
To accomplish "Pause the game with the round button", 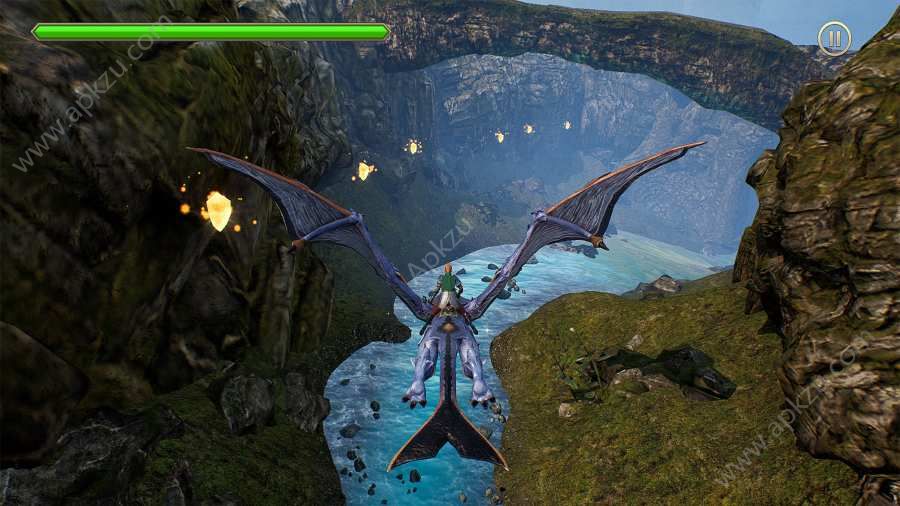I will click(x=834, y=39).
